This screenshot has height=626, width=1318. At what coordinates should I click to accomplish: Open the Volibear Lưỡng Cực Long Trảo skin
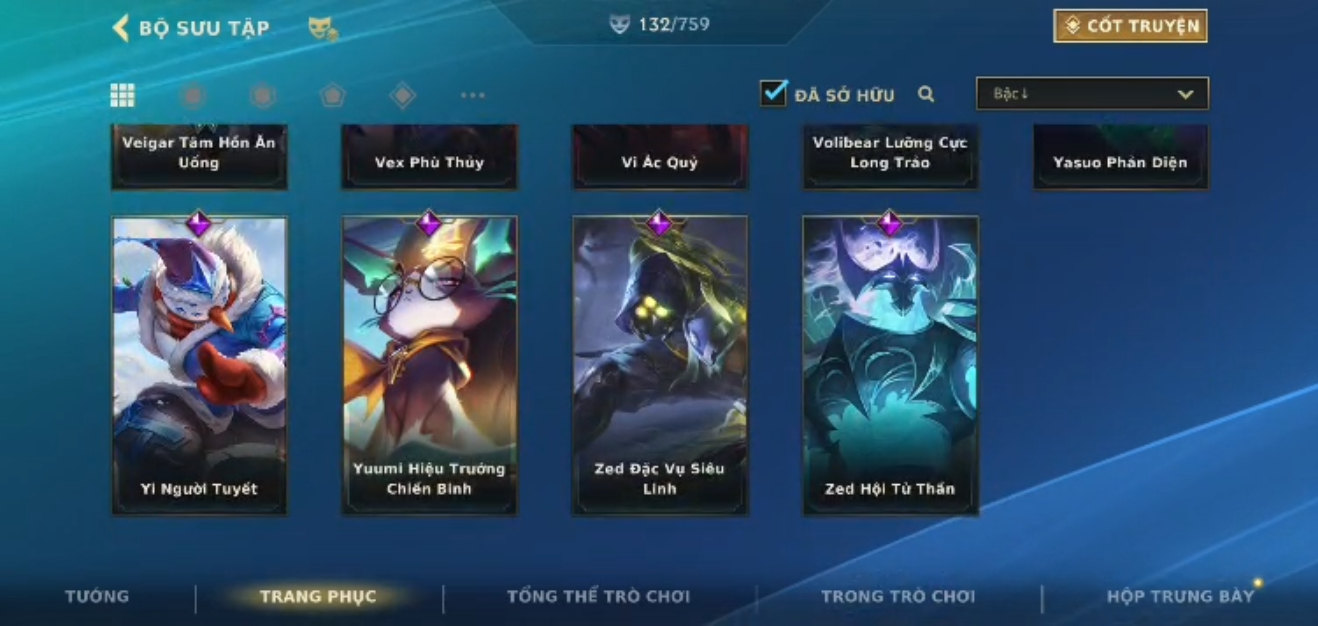889,155
